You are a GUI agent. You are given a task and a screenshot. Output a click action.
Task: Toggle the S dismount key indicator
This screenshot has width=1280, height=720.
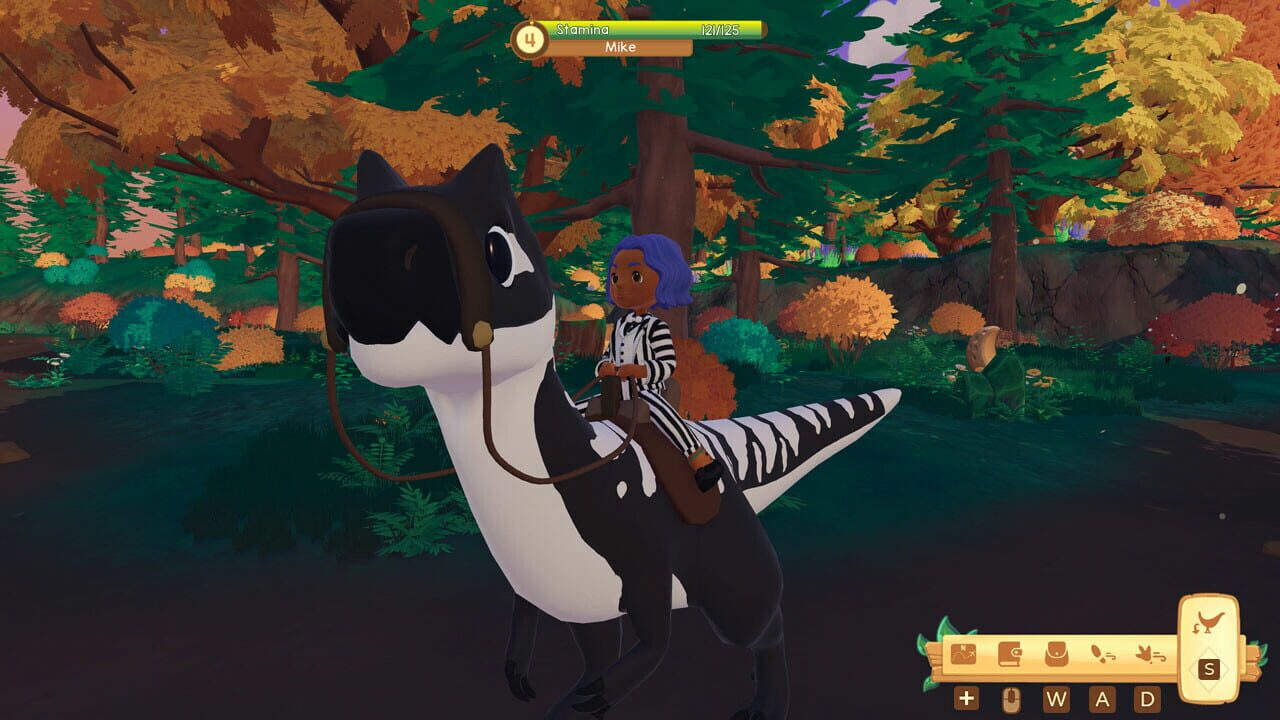(1209, 668)
